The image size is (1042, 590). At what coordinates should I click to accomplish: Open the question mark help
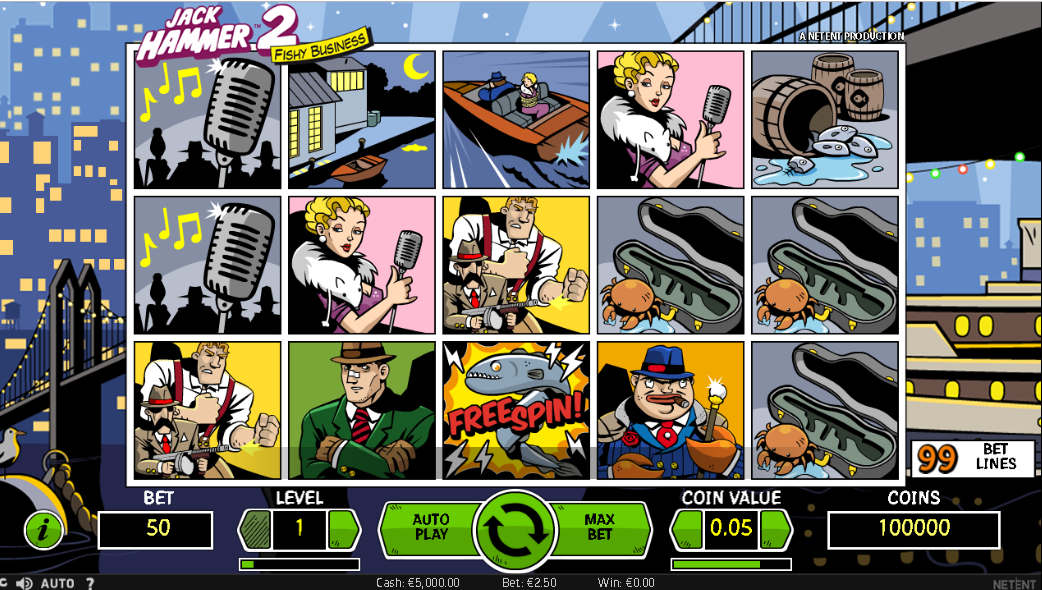pos(90,583)
